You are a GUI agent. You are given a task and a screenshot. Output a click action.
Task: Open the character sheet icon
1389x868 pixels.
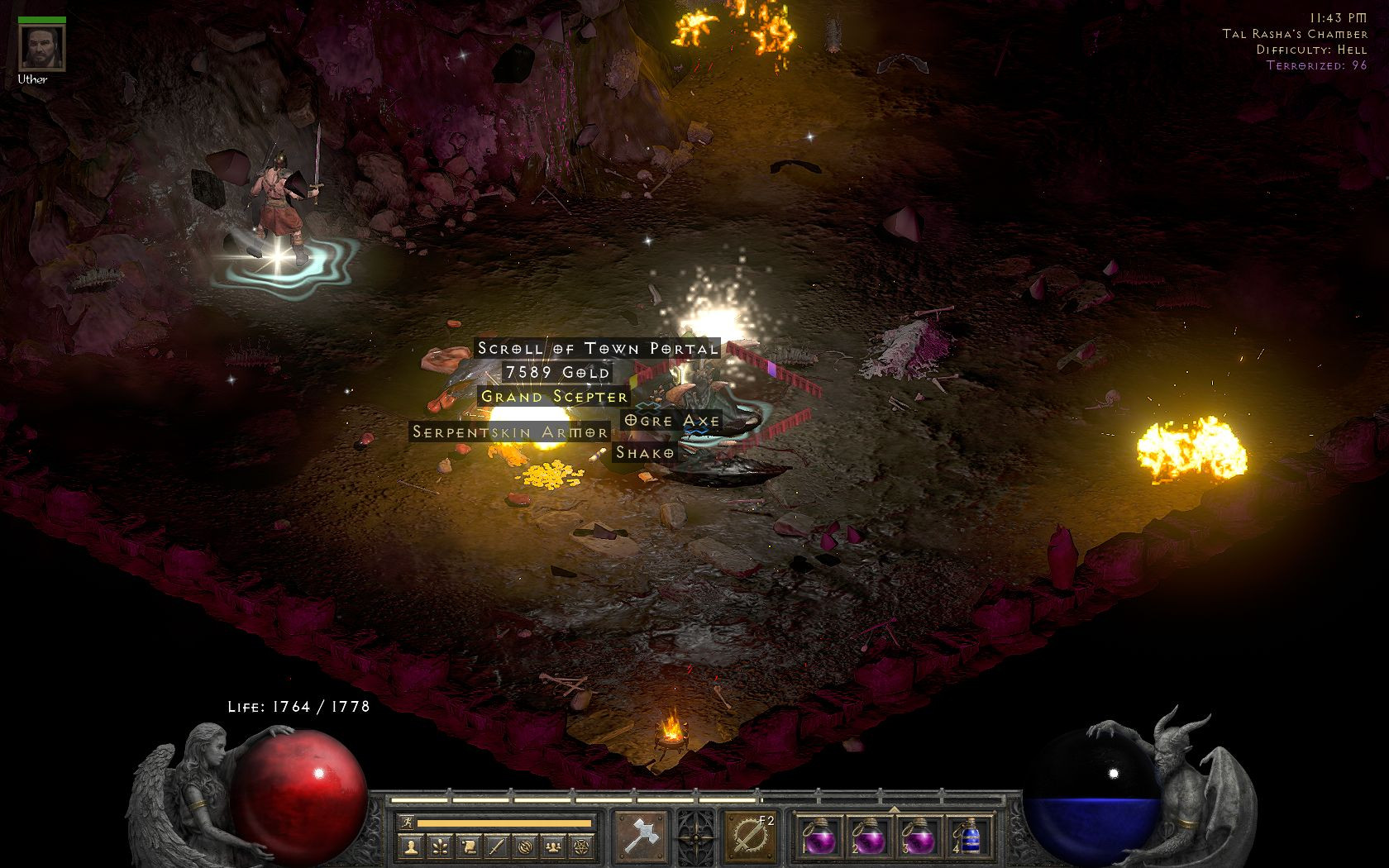pyautogui.click(x=412, y=846)
